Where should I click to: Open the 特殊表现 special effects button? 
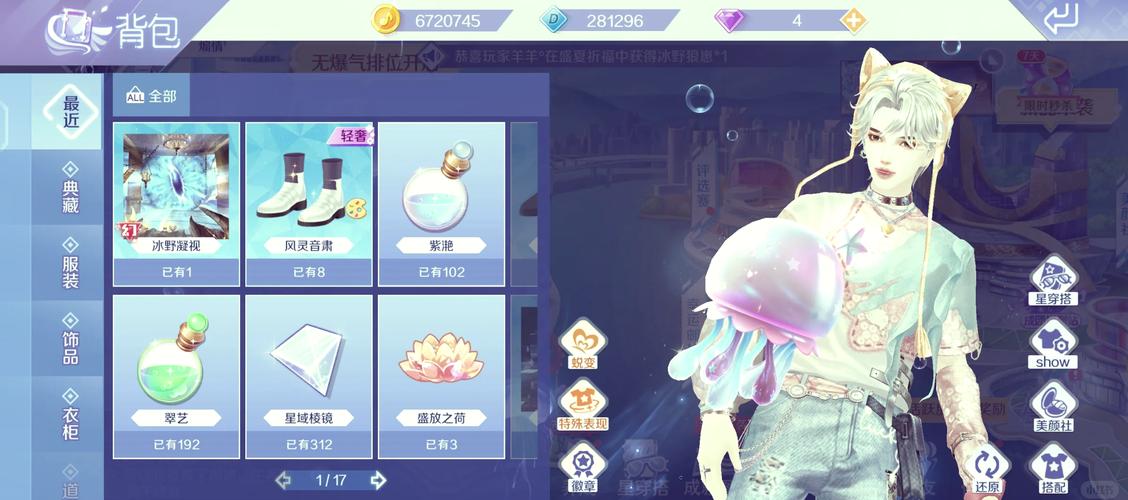pyautogui.click(x=582, y=407)
